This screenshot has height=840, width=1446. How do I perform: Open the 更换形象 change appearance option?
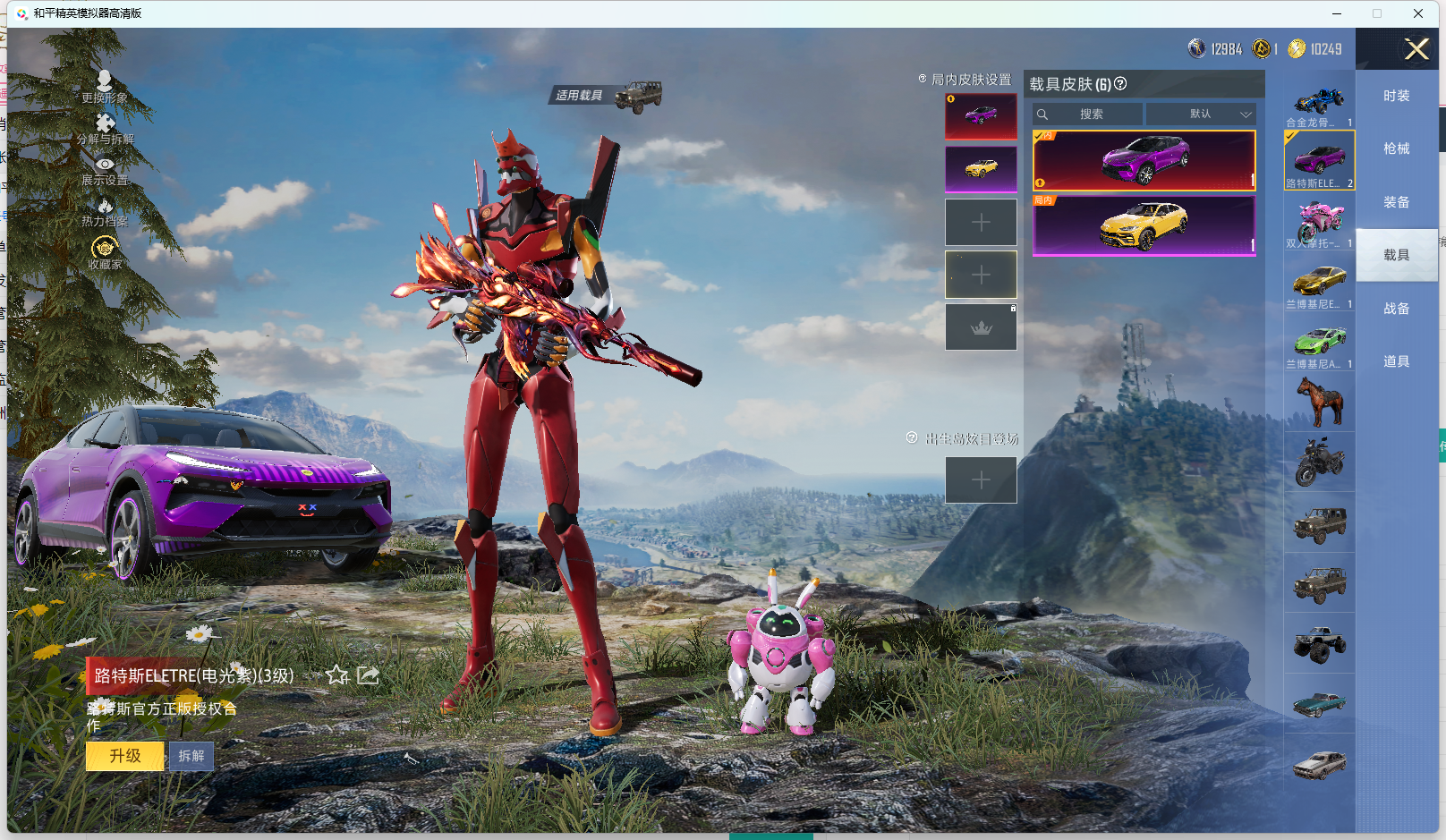[x=105, y=87]
